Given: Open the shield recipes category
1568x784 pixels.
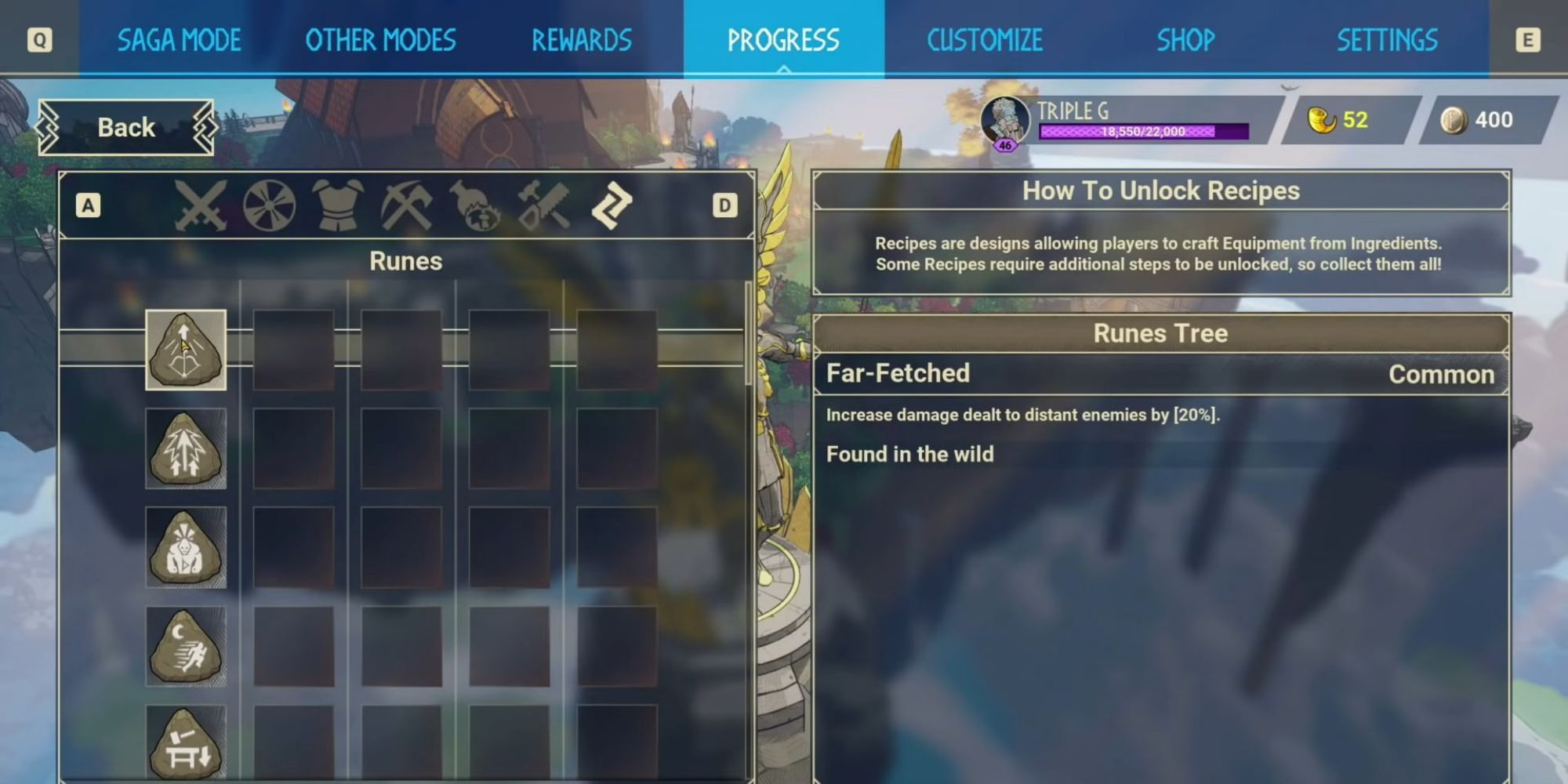Looking at the screenshot, I should [x=270, y=205].
